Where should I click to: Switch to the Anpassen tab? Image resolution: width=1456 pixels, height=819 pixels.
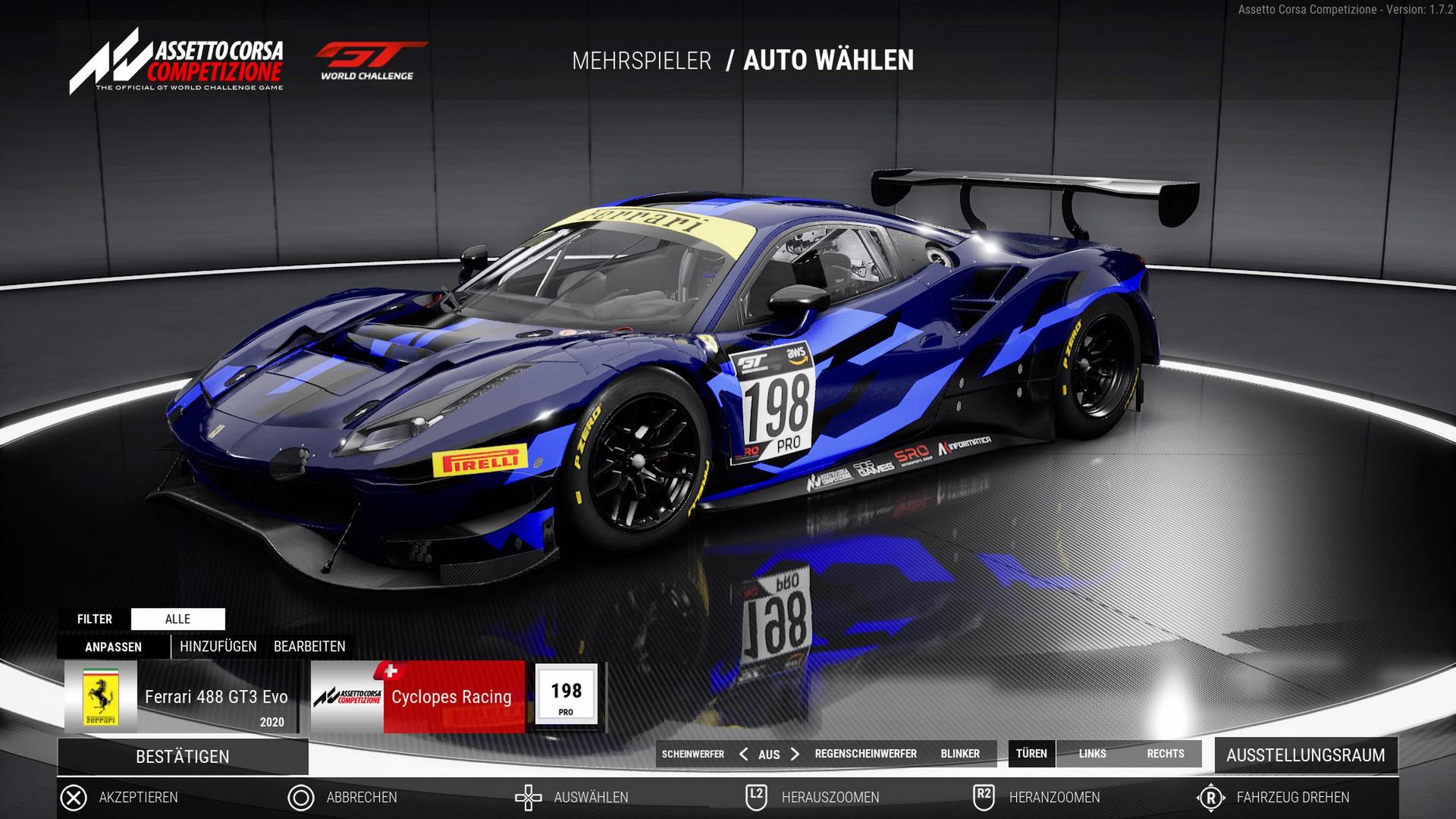pyautogui.click(x=113, y=647)
